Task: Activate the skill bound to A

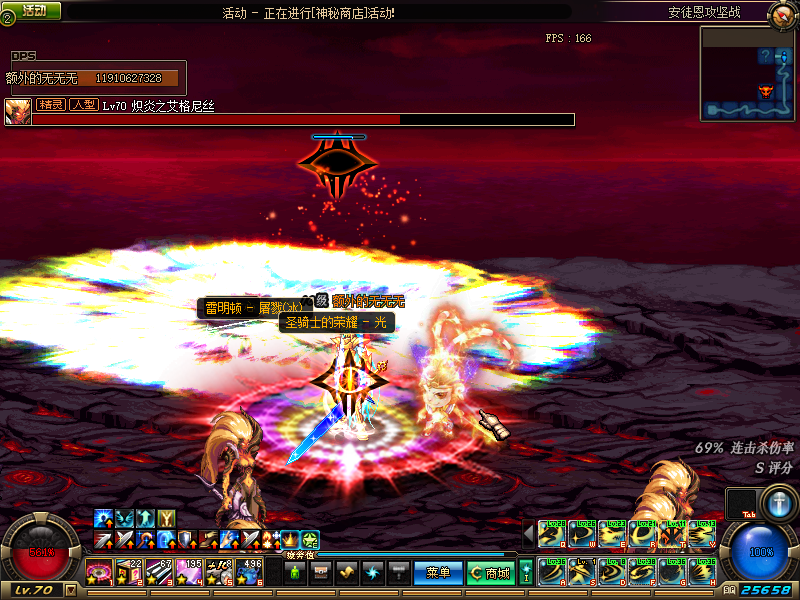Action: click(x=552, y=572)
